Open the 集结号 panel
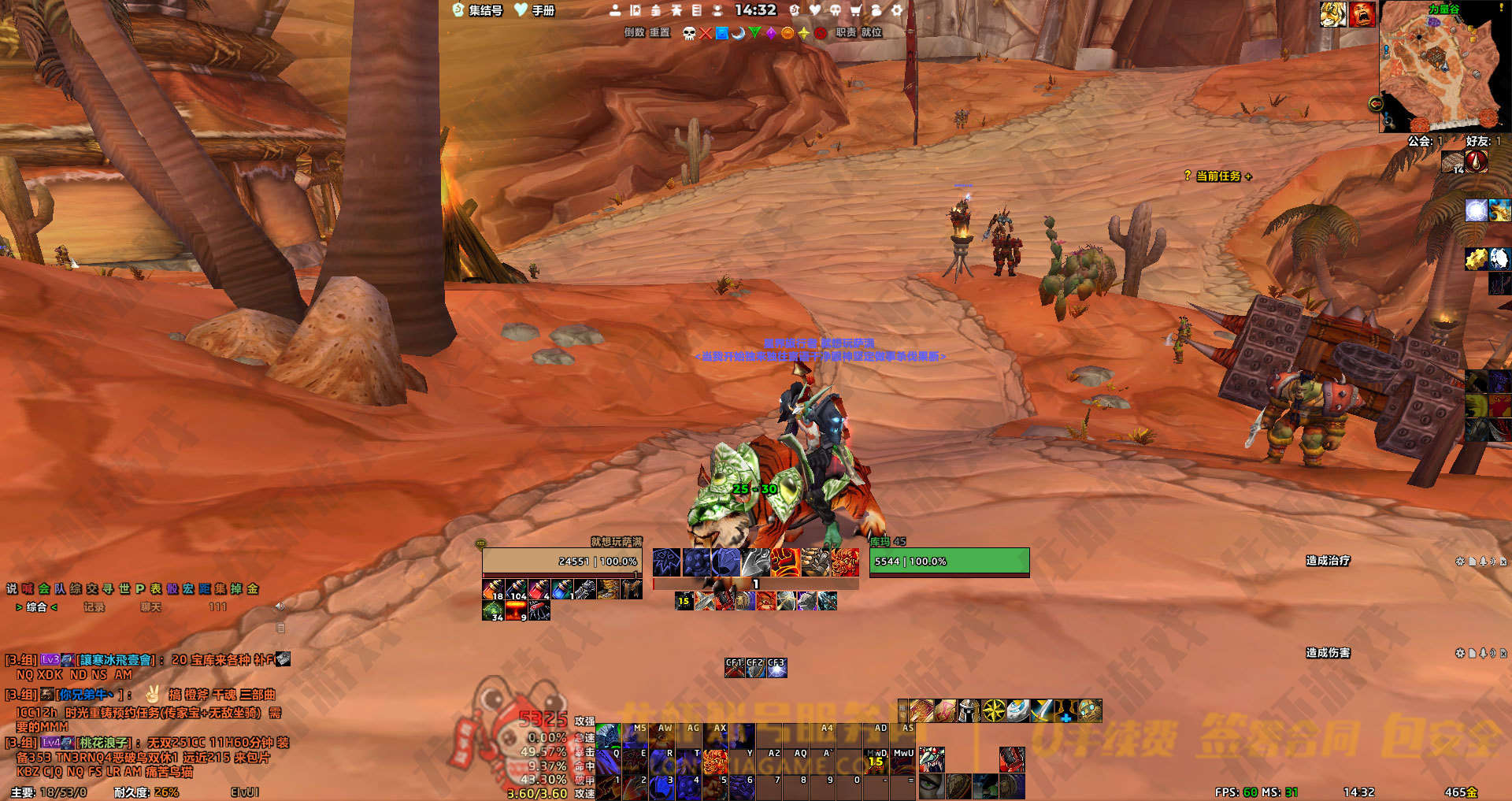Screen dimensions: 1512x801 (x=478, y=10)
